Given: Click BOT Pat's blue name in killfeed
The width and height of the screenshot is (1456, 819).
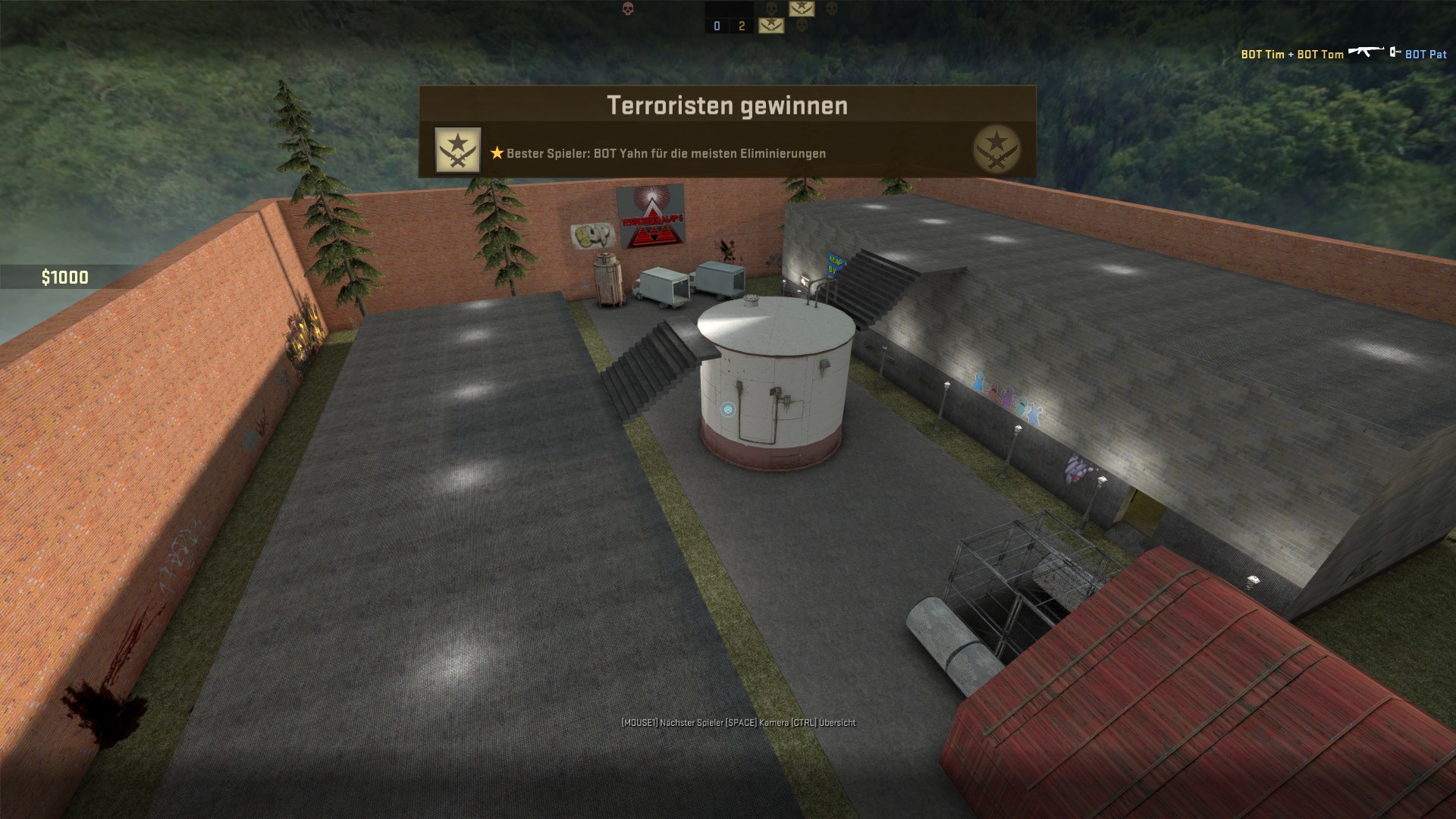Looking at the screenshot, I should tap(1426, 55).
